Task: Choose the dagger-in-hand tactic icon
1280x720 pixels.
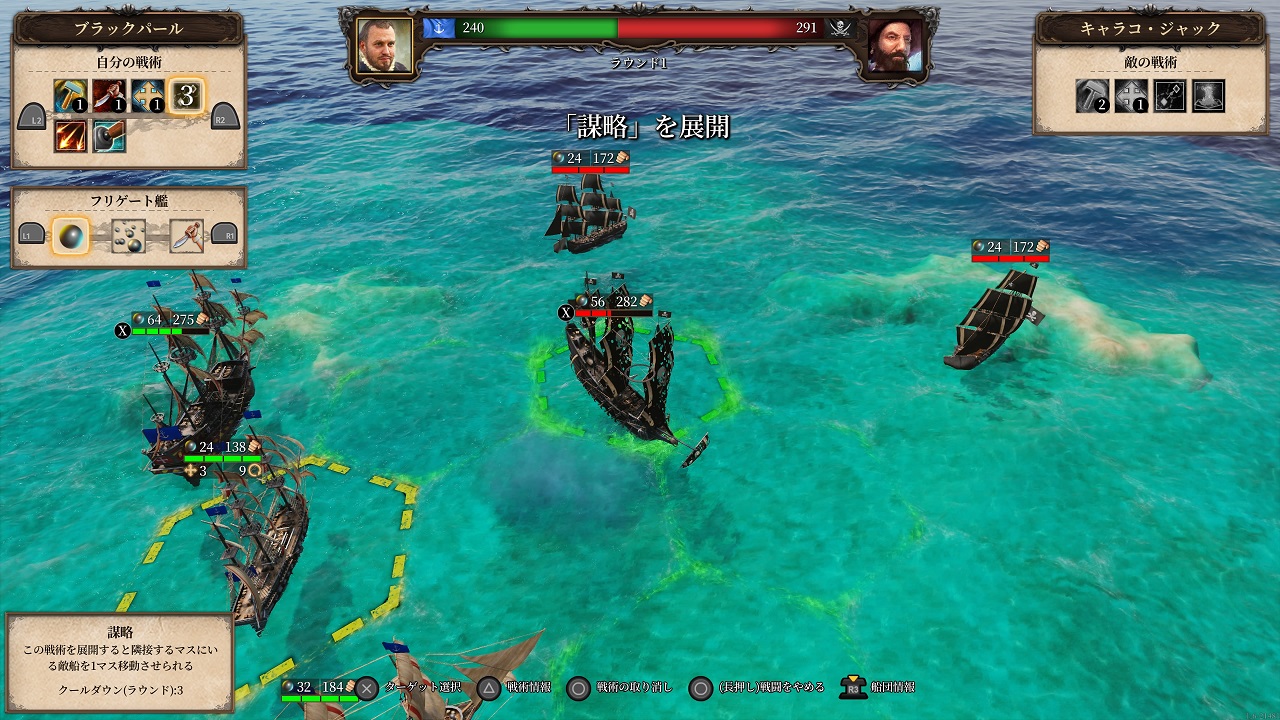Action: pos(109,96)
